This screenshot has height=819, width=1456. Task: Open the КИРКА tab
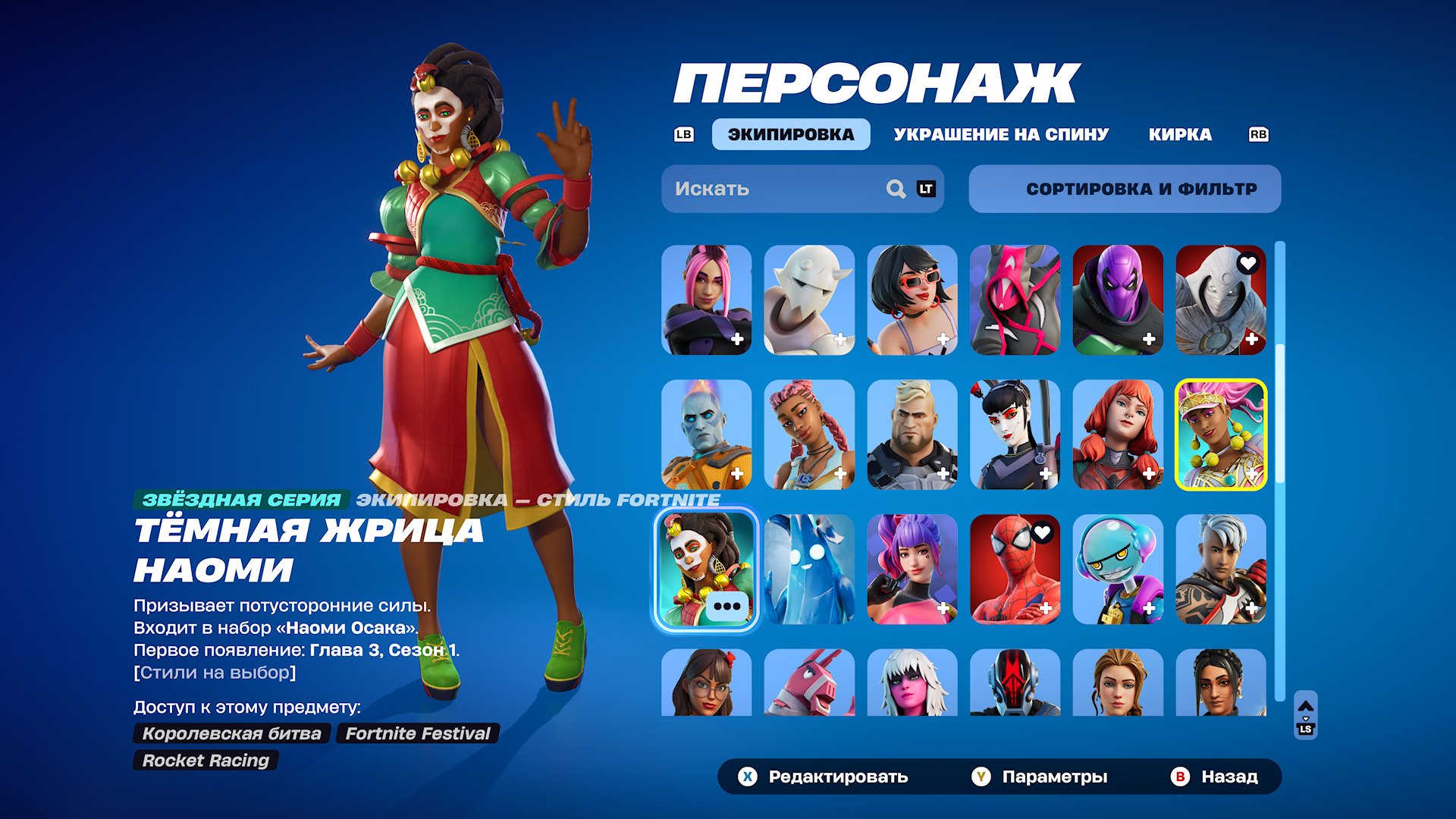click(1181, 134)
